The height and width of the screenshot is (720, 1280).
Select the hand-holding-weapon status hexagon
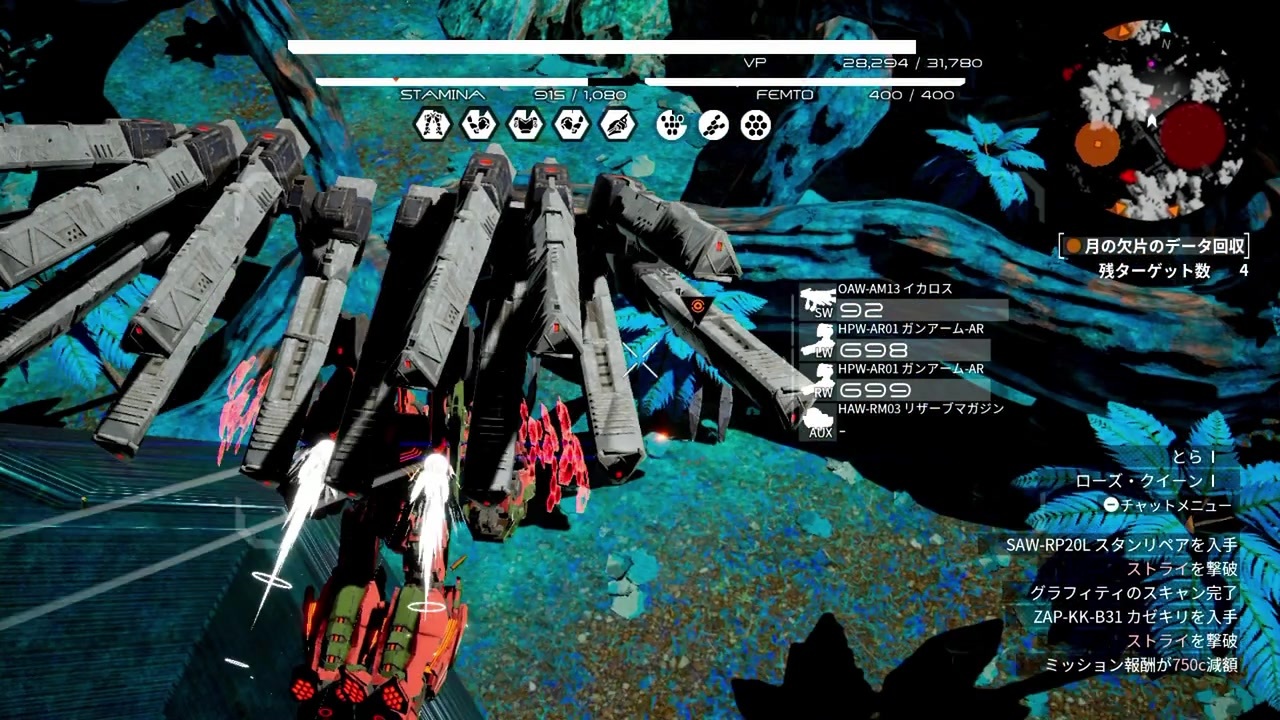pos(618,124)
